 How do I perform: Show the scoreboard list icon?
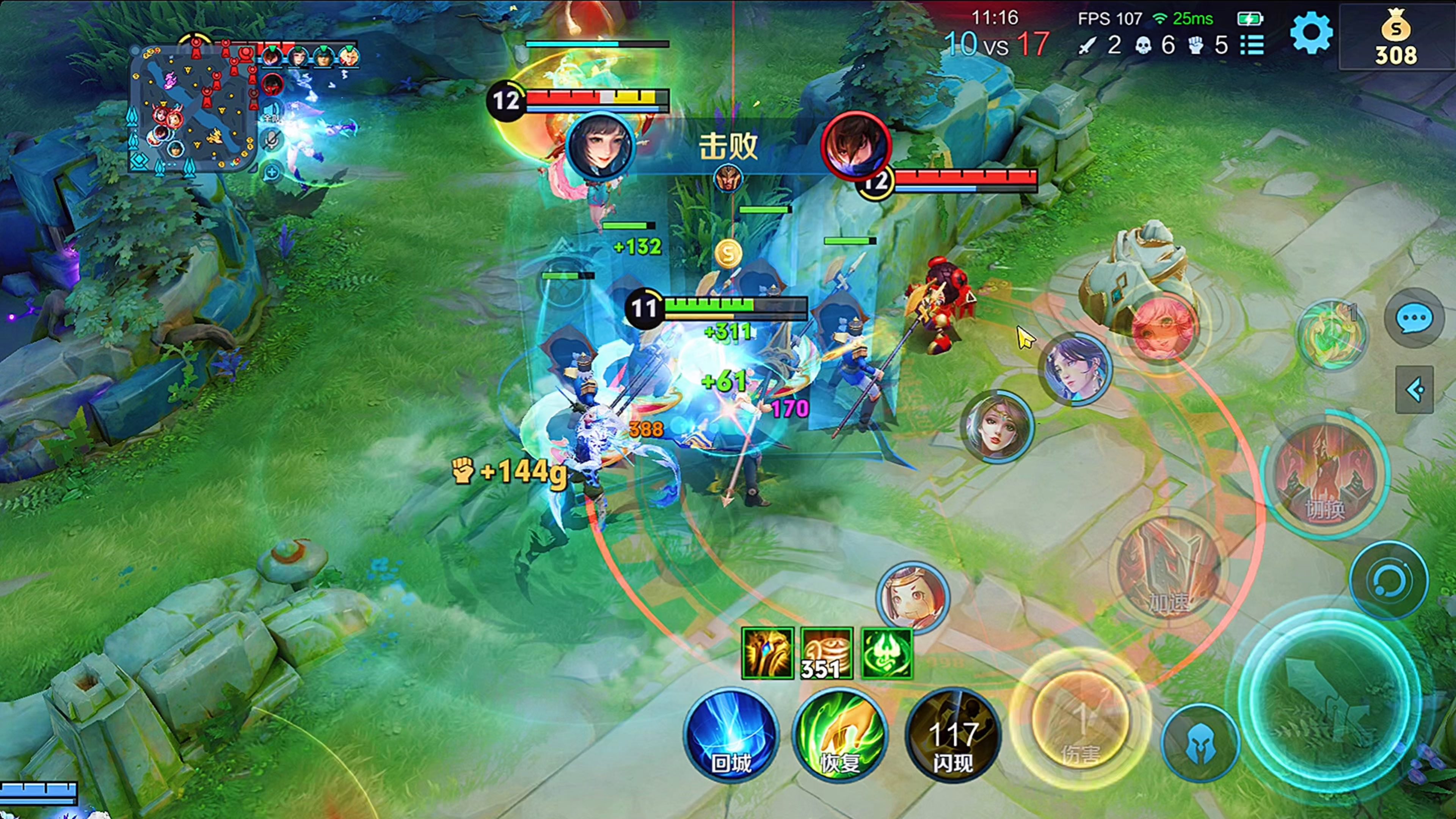pyautogui.click(x=1252, y=45)
